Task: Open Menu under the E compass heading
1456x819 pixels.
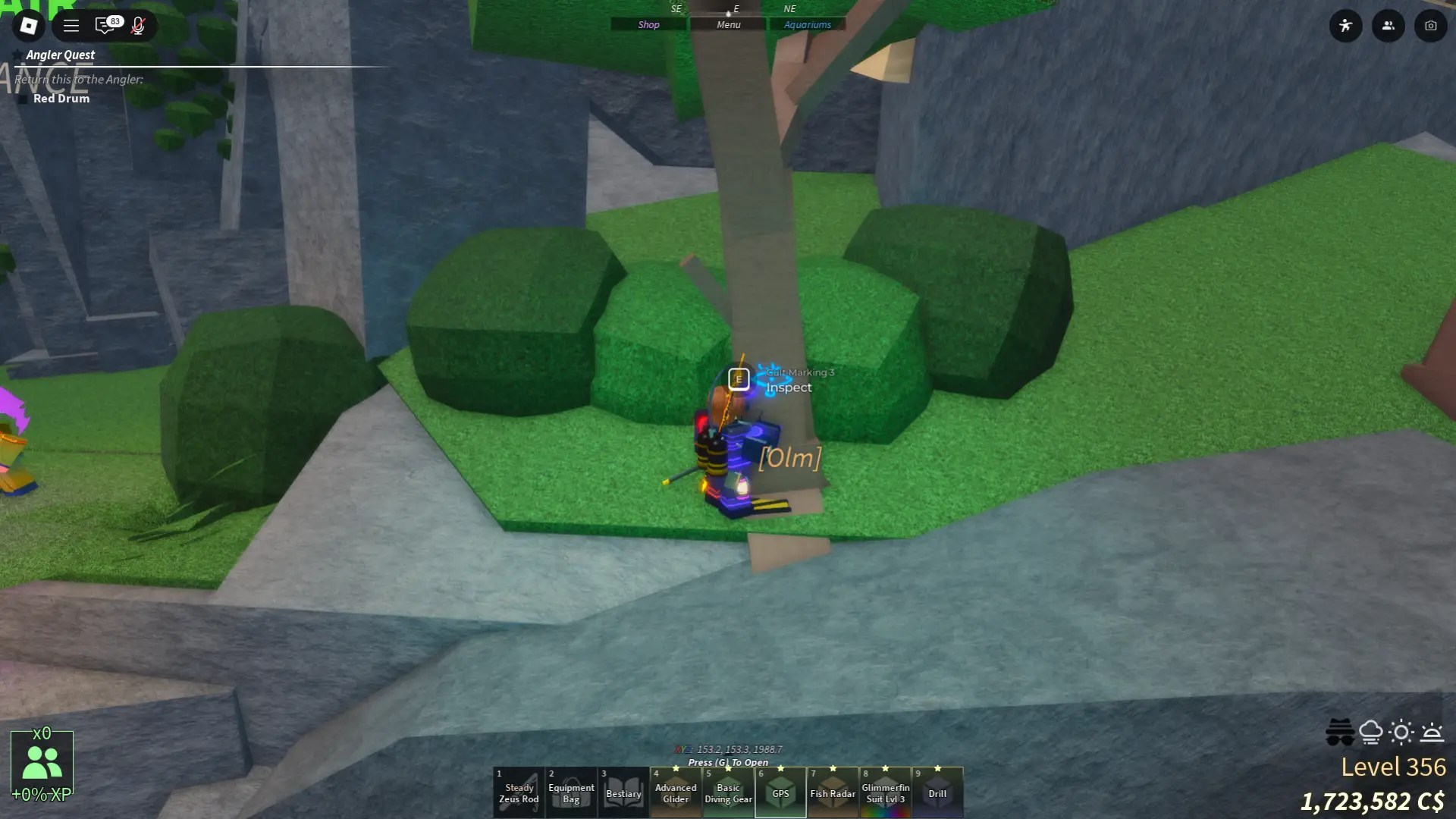Action: tap(726, 24)
